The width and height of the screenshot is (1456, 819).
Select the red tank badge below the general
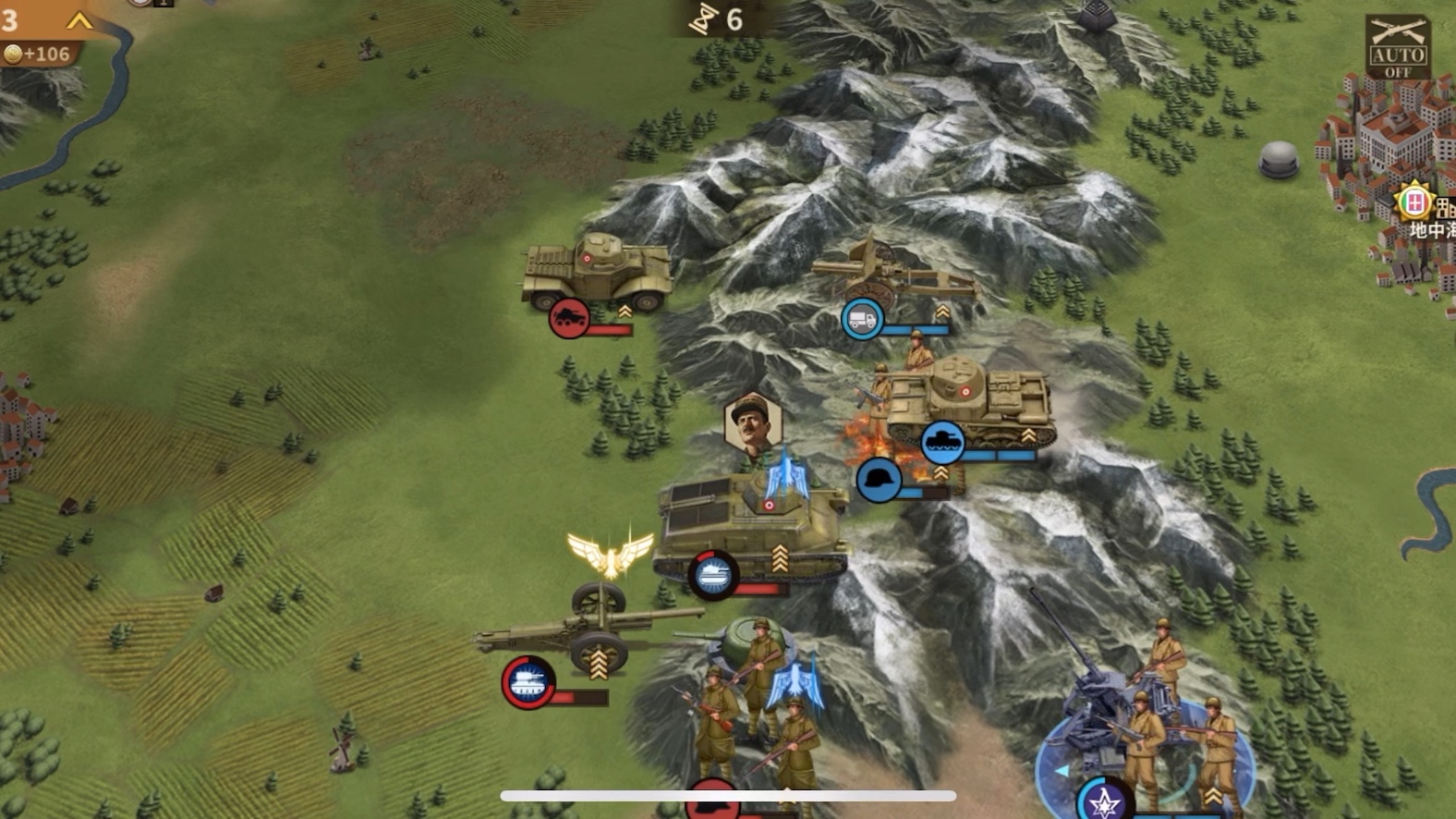pyautogui.click(x=712, y=575)
